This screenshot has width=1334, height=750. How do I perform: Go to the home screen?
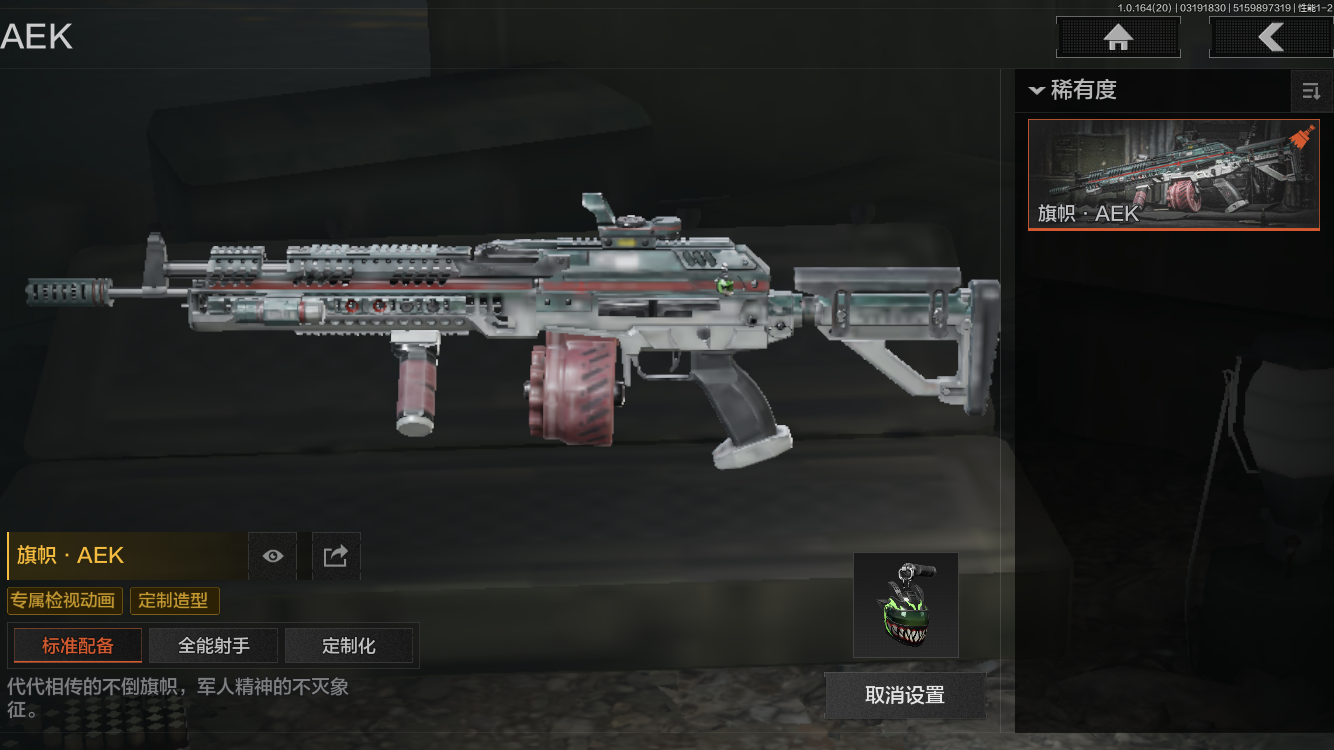coord(1118,38)
